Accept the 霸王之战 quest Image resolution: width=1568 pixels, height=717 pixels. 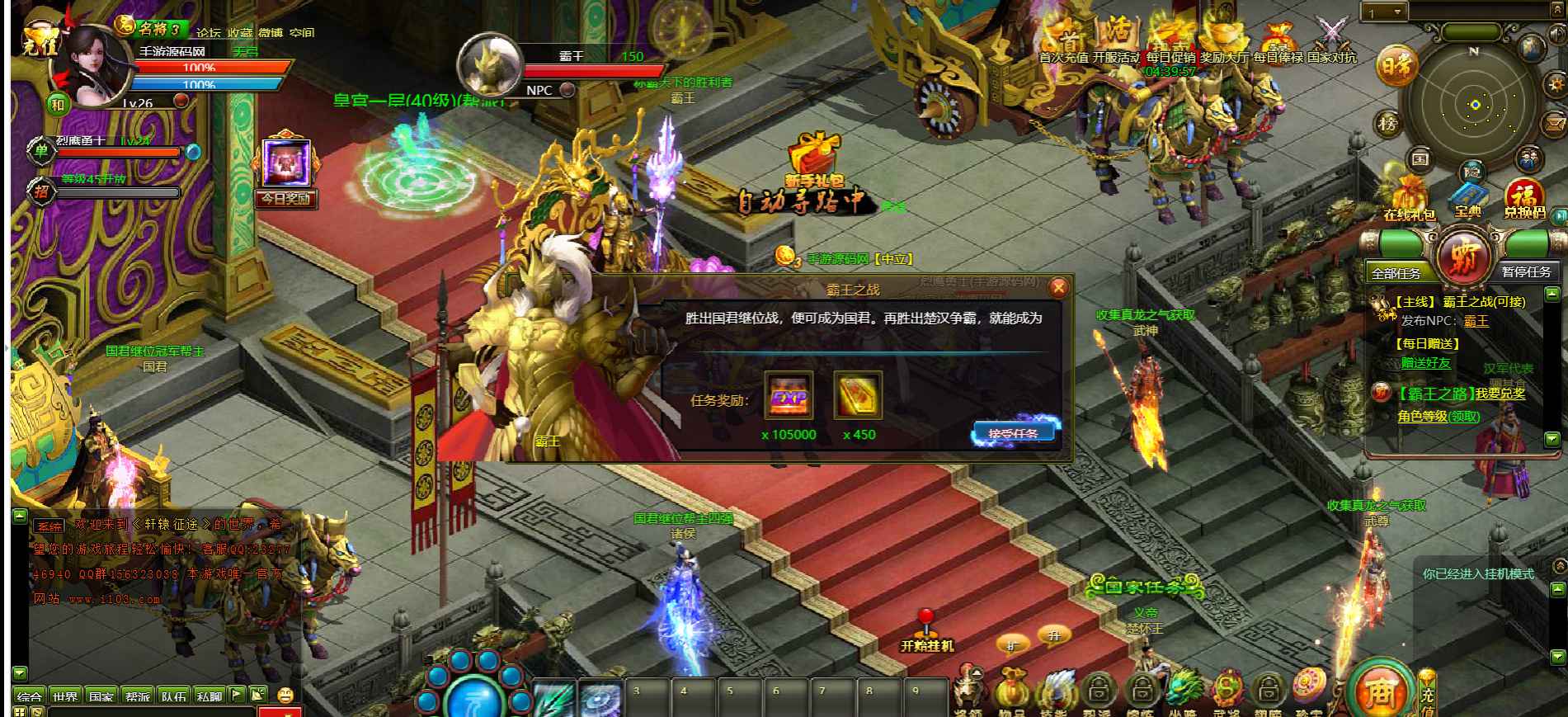pos(1014,432)
